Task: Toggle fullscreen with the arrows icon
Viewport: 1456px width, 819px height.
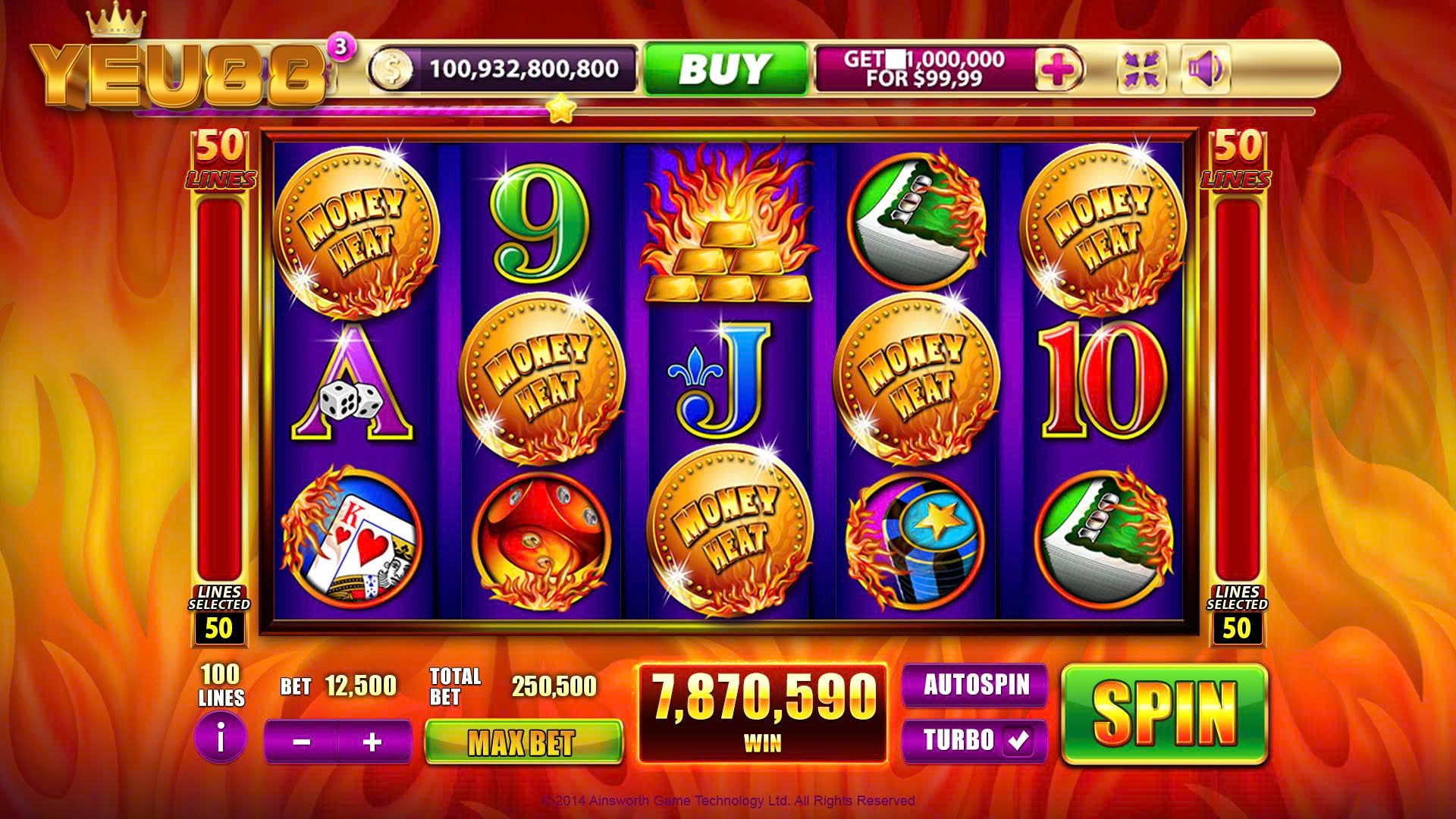Action: (x=1141, y=69)
